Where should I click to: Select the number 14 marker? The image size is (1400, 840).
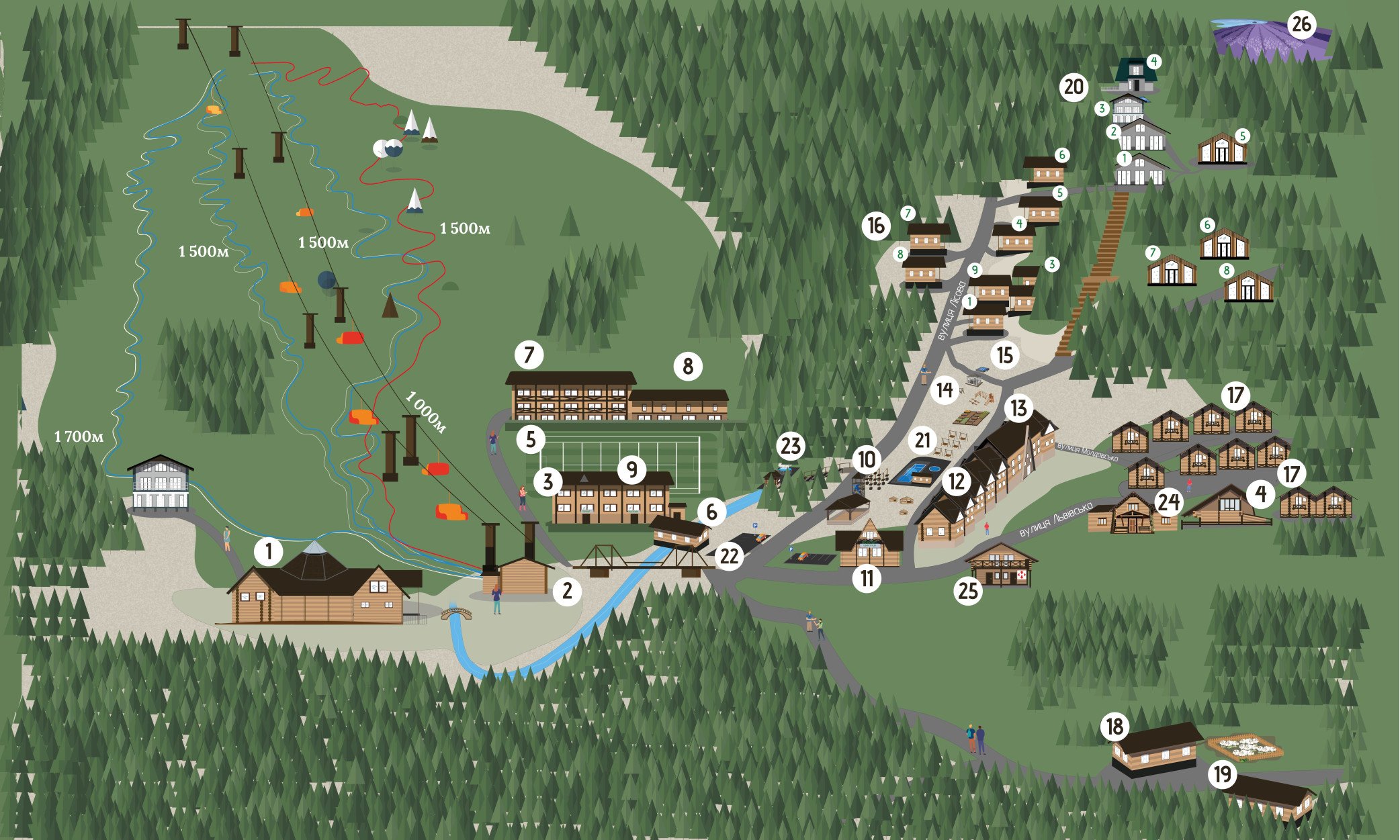[x=945, y=390]
